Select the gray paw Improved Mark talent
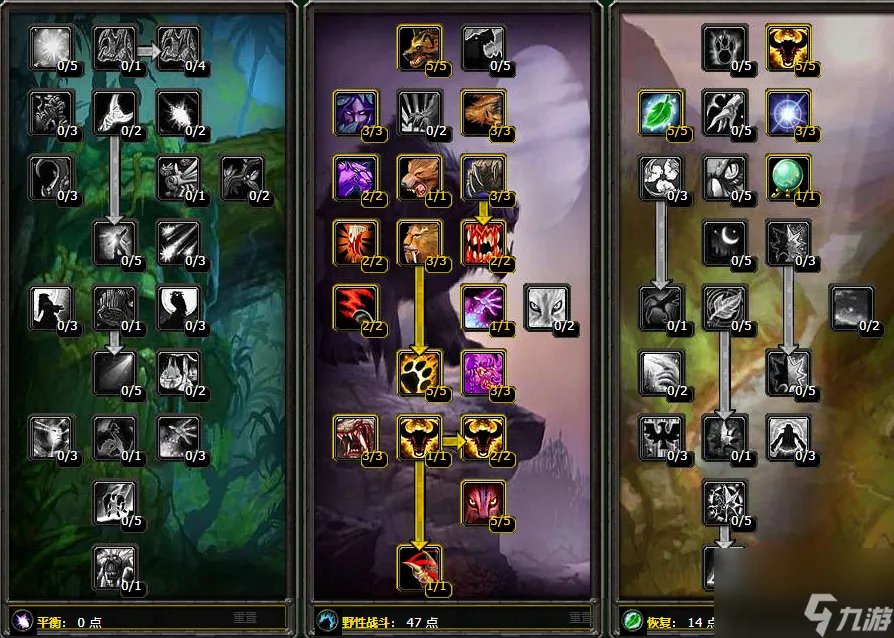The image size is (894, 638). [724, 47]
